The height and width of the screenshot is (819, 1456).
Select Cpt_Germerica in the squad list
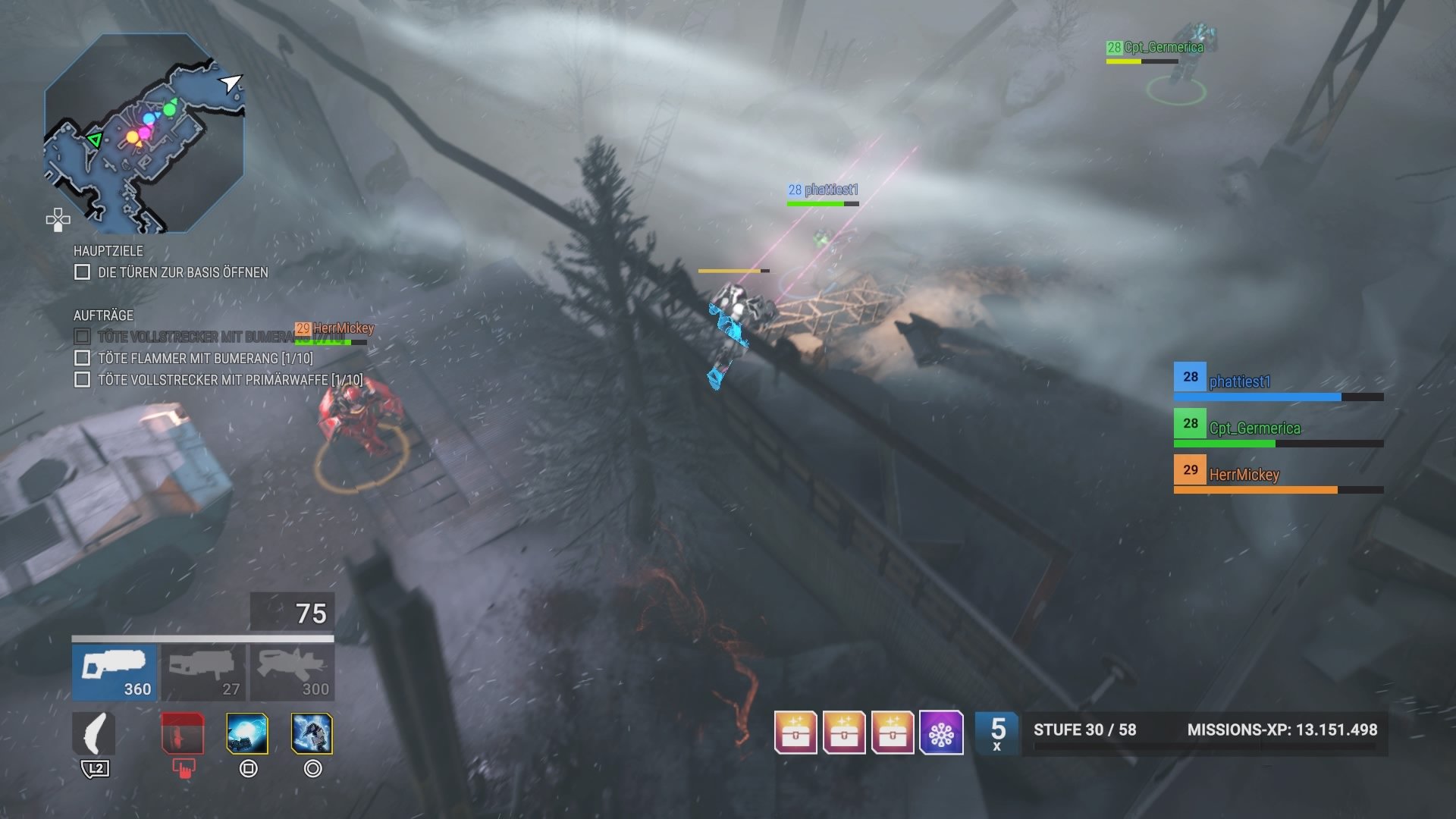[x=1254, y=428]
